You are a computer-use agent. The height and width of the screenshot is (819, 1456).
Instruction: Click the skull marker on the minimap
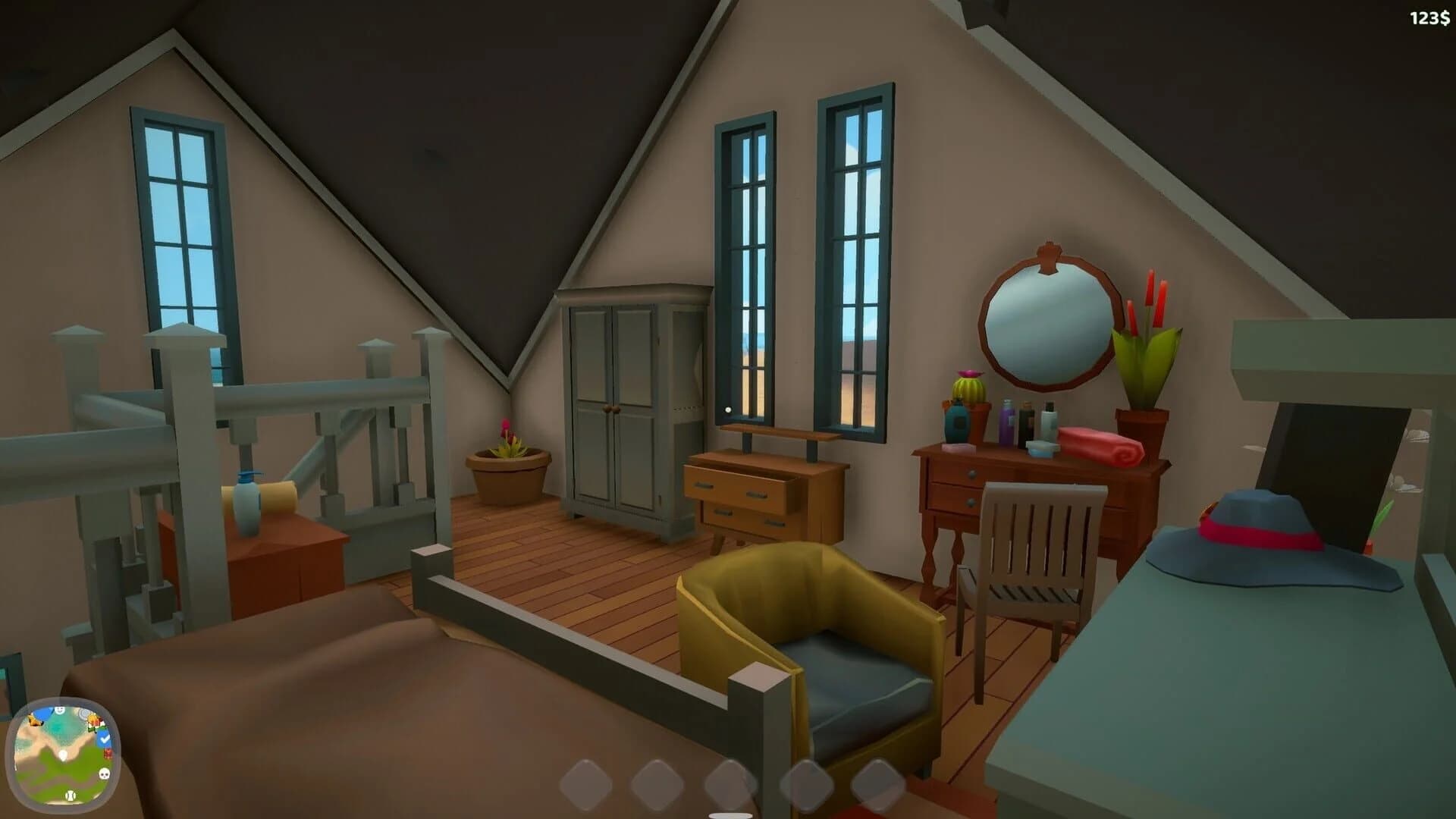tap(104, 774)
